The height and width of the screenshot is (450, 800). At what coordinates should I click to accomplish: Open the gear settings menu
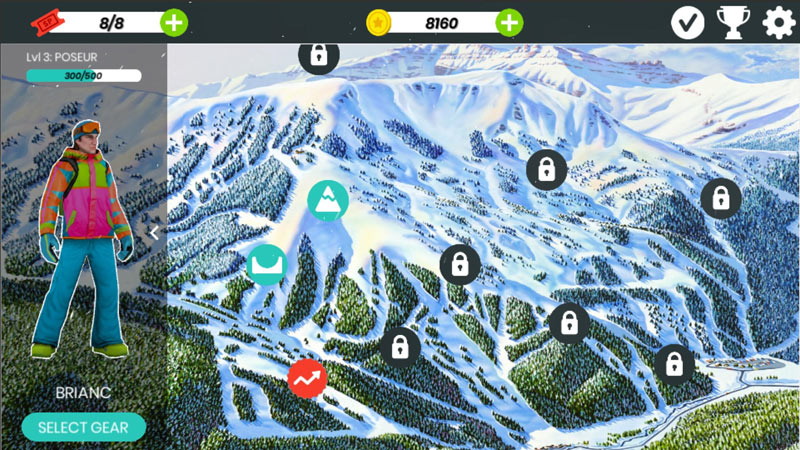coord(778,22)
